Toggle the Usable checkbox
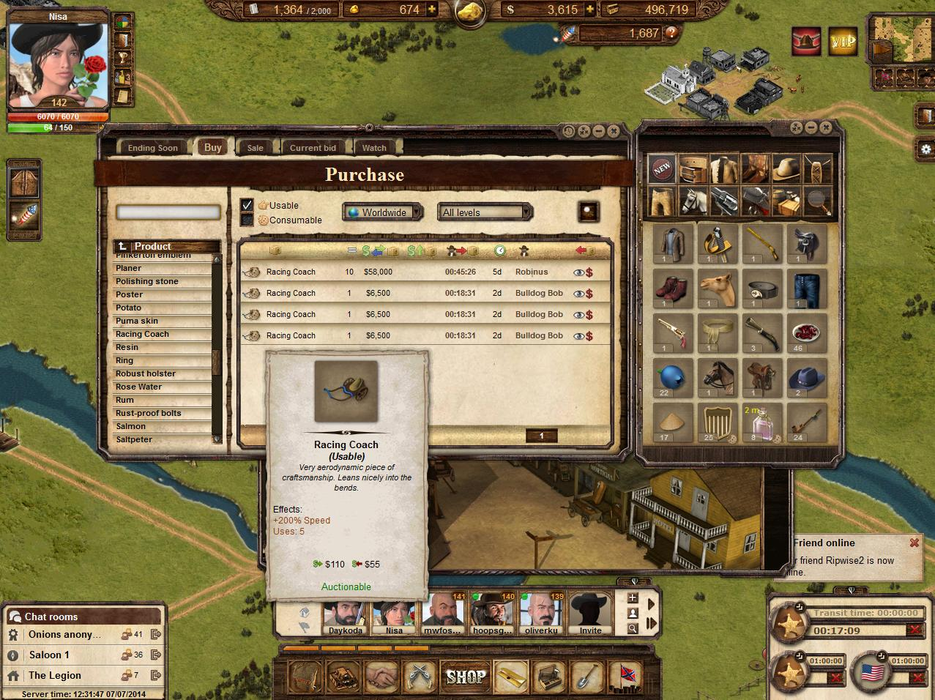 click(247, 205)
